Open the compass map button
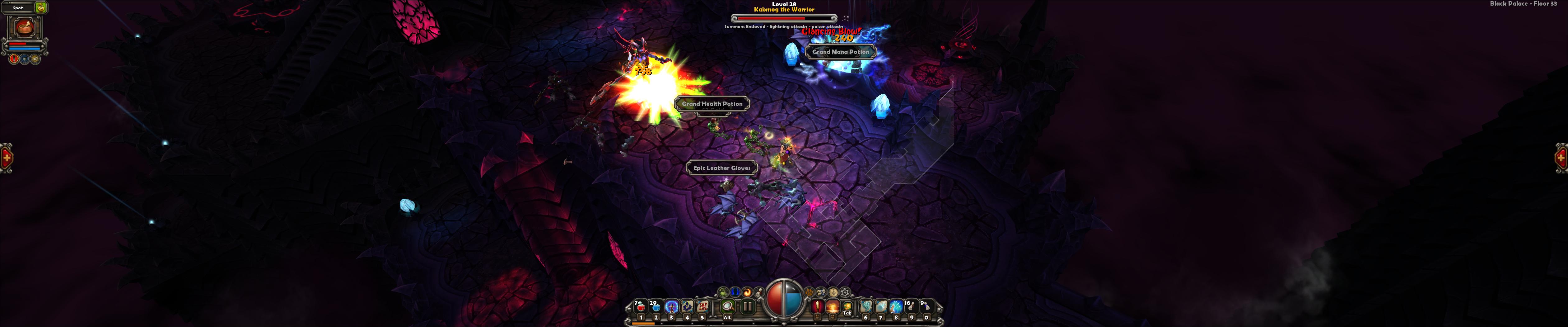Image resolution: width=1568 pixels, height=327 pixels. click(833, 293)
